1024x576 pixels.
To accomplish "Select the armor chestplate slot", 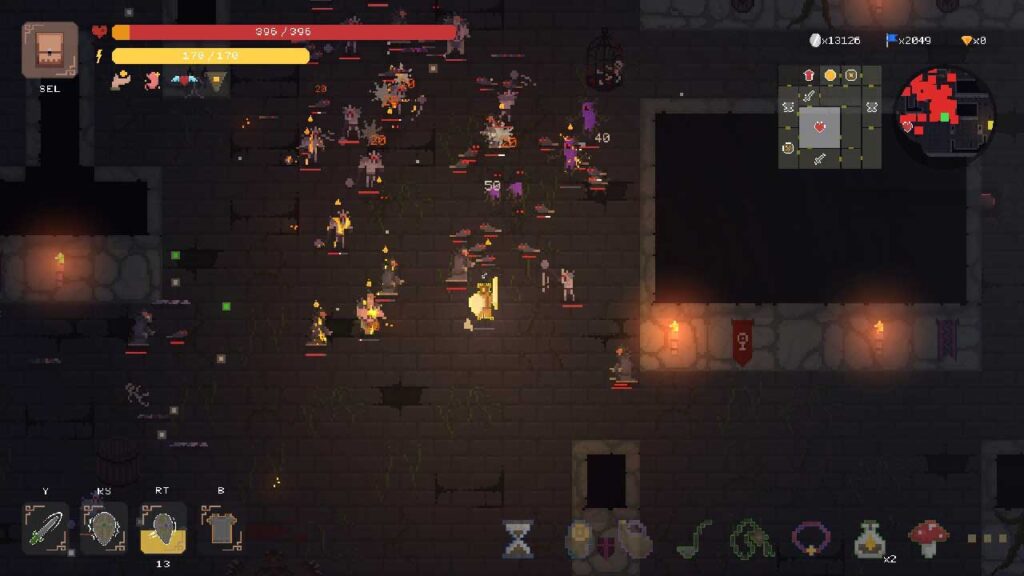I will pos(220,527).
